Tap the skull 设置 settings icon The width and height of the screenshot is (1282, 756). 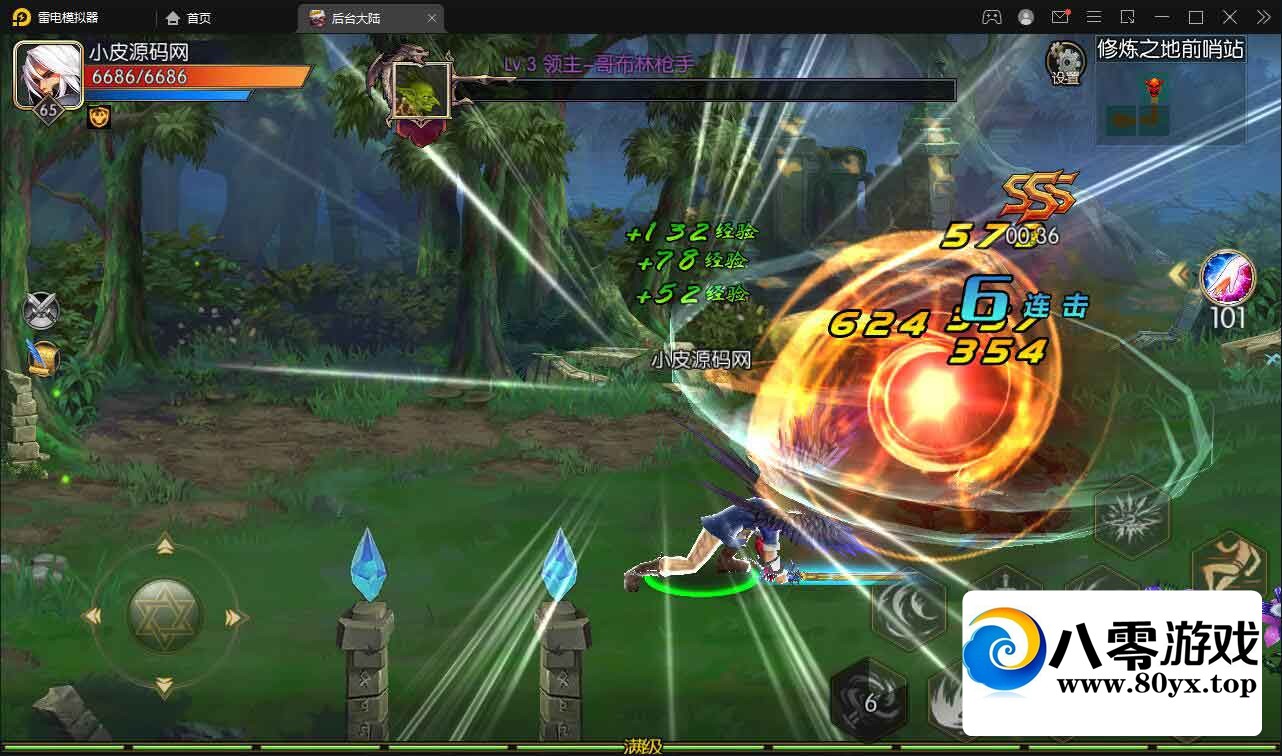coord(1064,62)
